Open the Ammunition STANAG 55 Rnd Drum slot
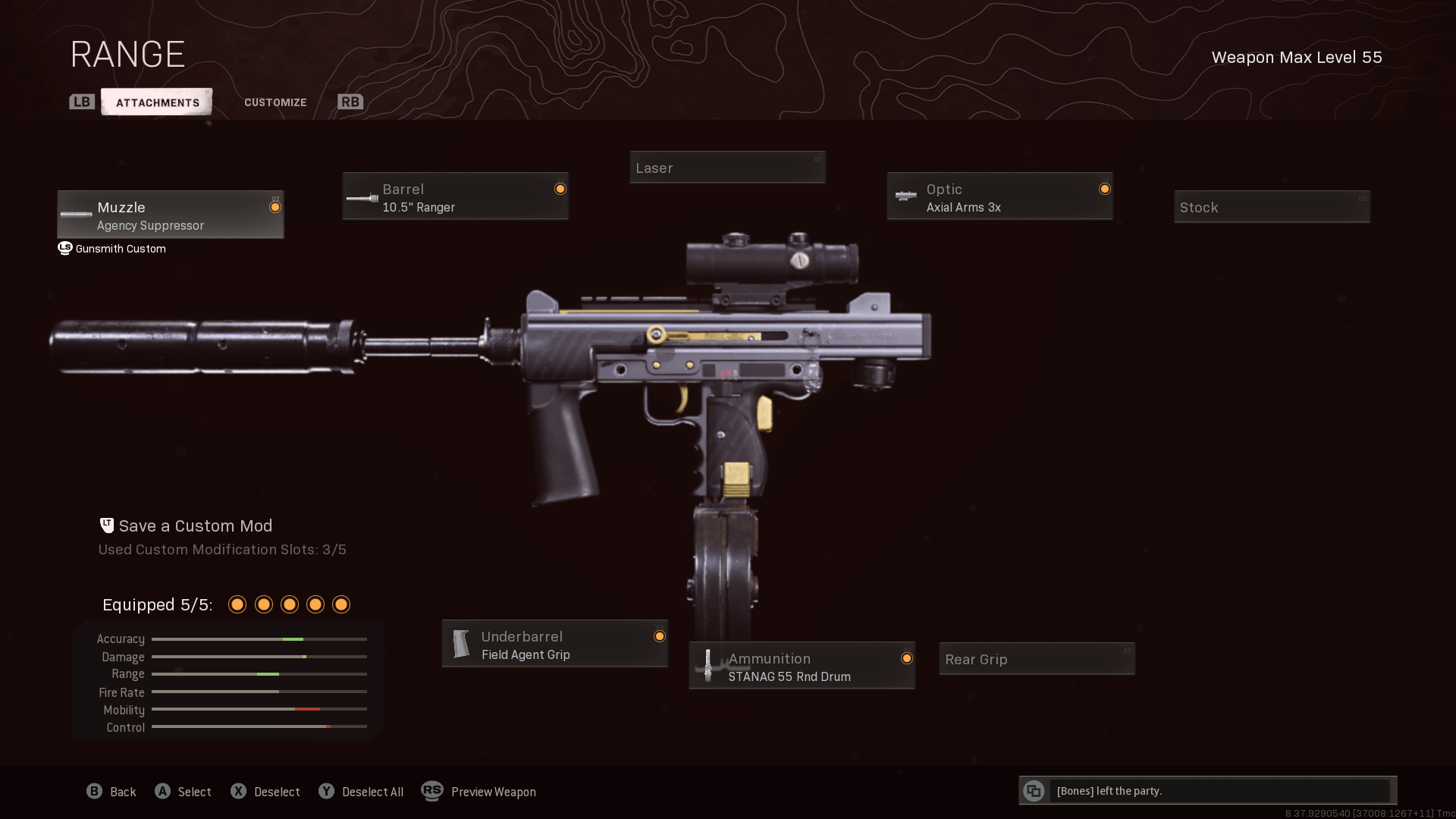The height and width of the screenshot is (819, 1456). tap(802, 666)
